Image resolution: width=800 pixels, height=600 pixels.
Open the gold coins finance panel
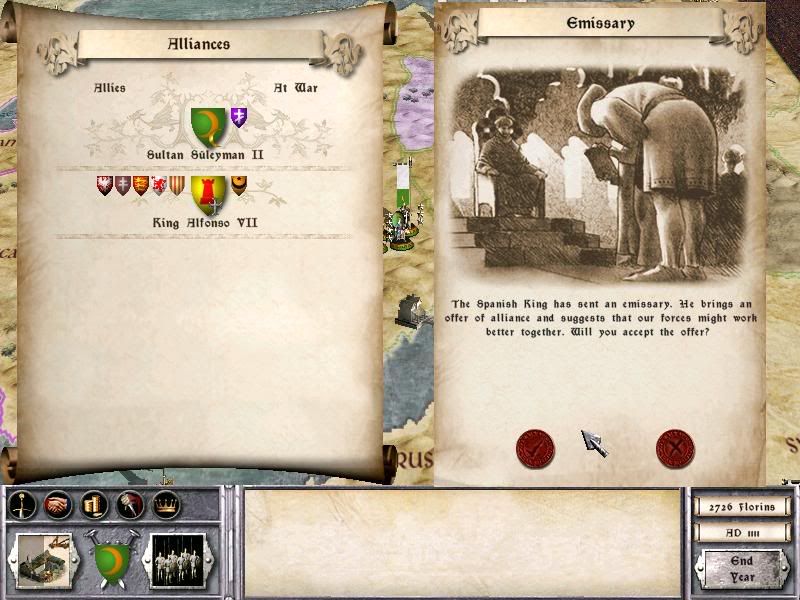pyautogui.click(x=94, y=505)
